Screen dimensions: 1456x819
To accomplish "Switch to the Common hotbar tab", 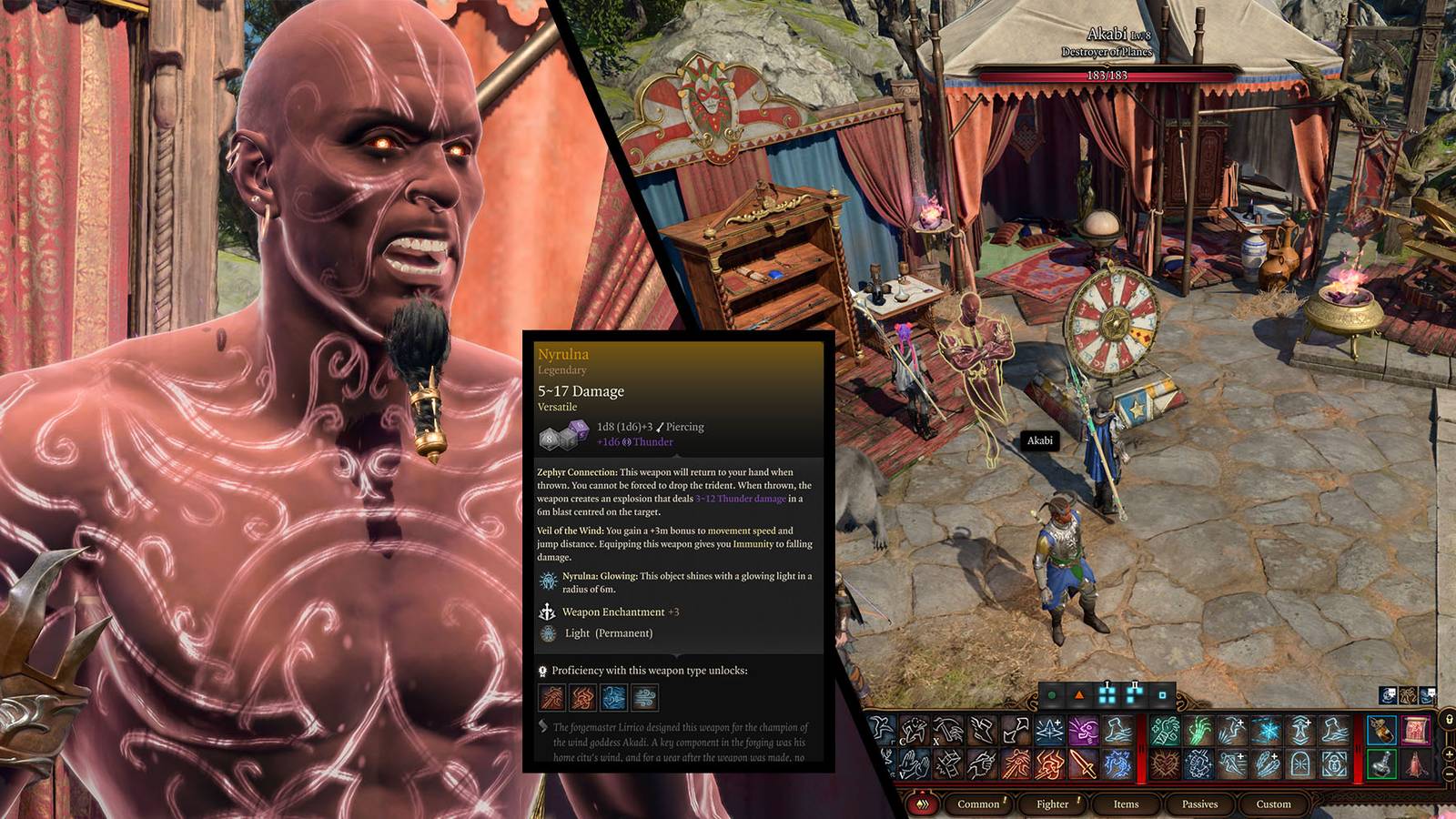I will [978, 804].
